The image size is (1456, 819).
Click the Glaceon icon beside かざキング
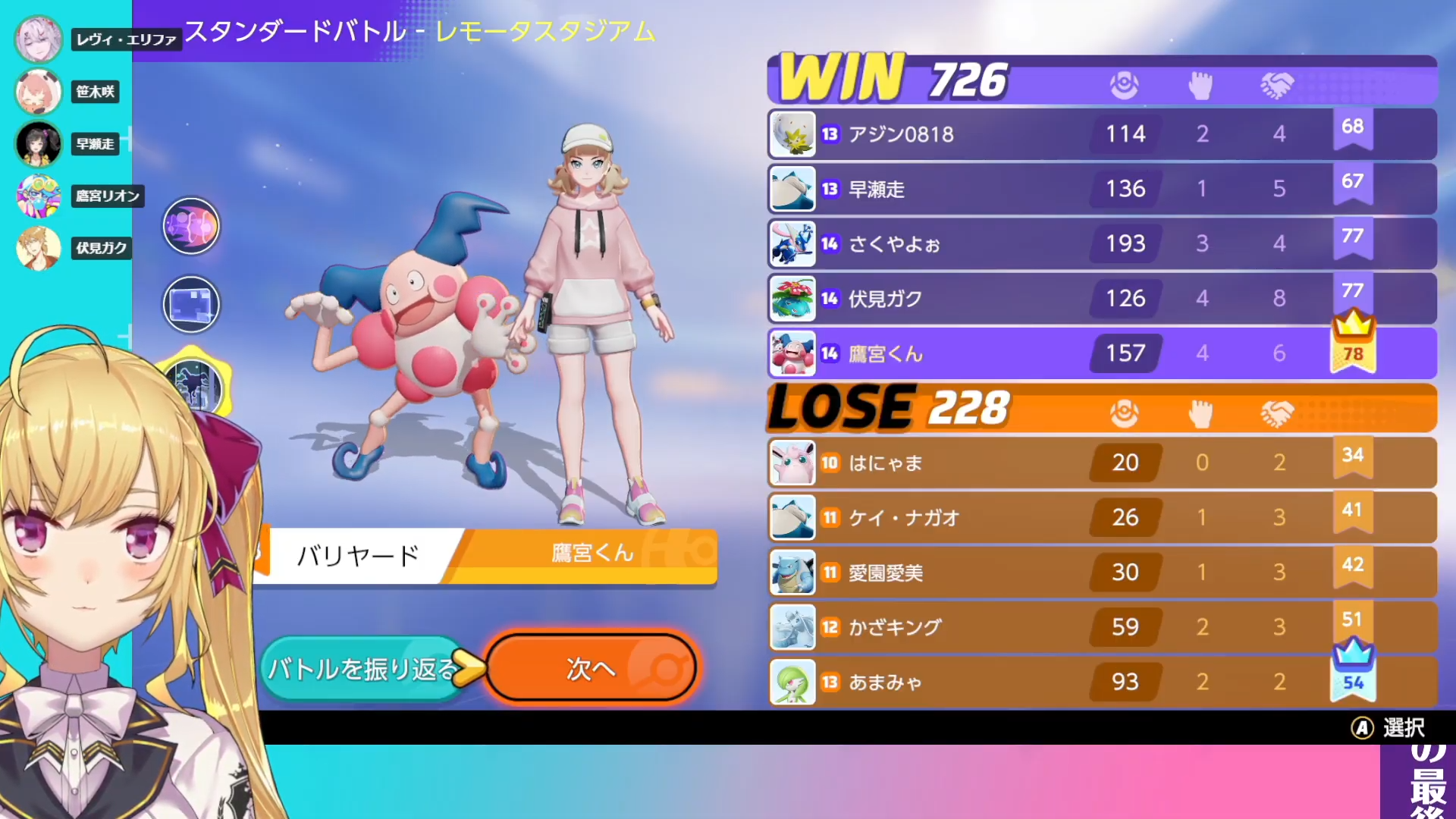click(x=792, y=627)
